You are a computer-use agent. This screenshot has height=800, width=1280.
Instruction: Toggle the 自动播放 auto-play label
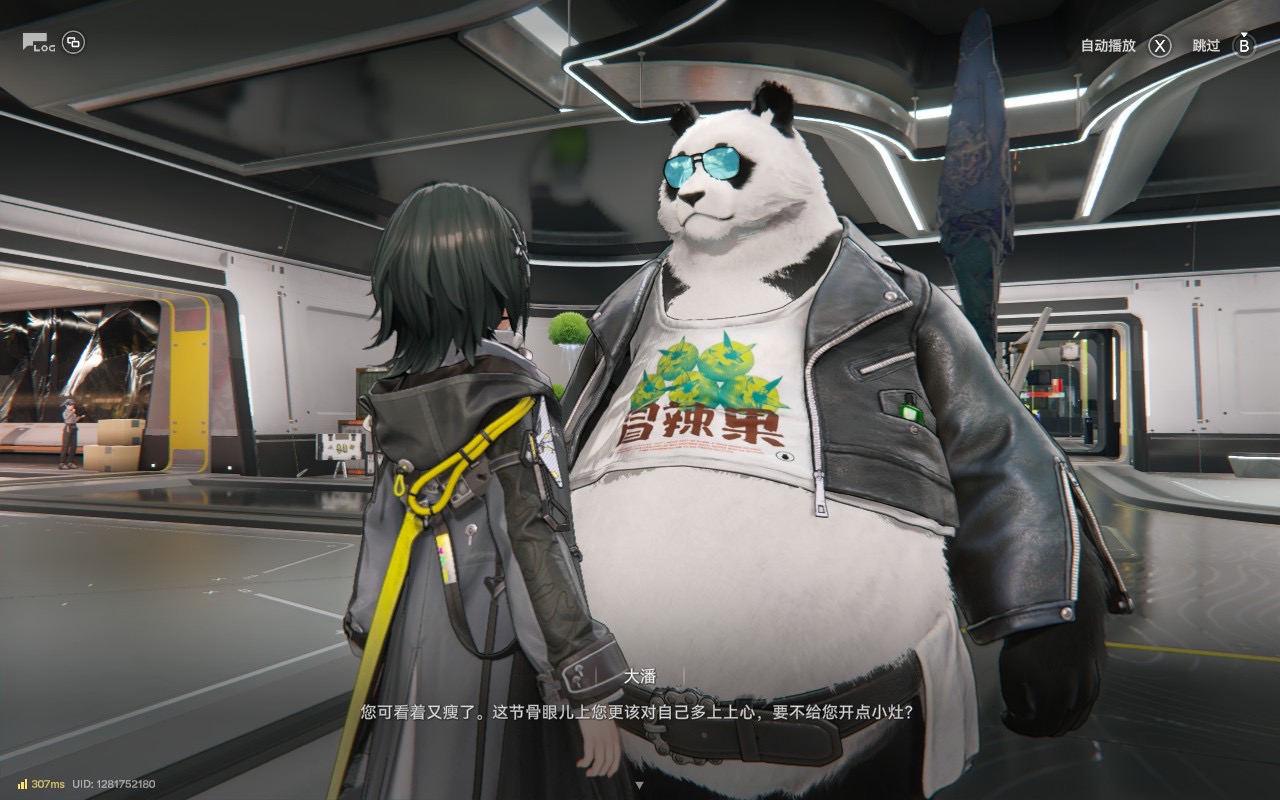[1108, 46]
